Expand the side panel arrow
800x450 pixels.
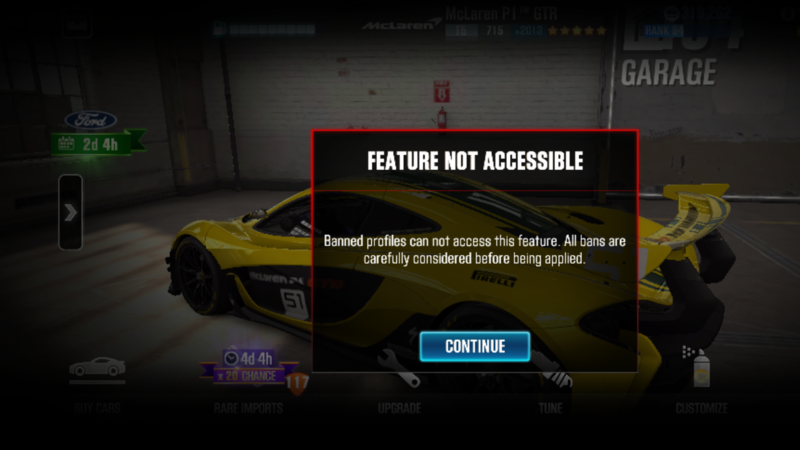coord(70,212)
